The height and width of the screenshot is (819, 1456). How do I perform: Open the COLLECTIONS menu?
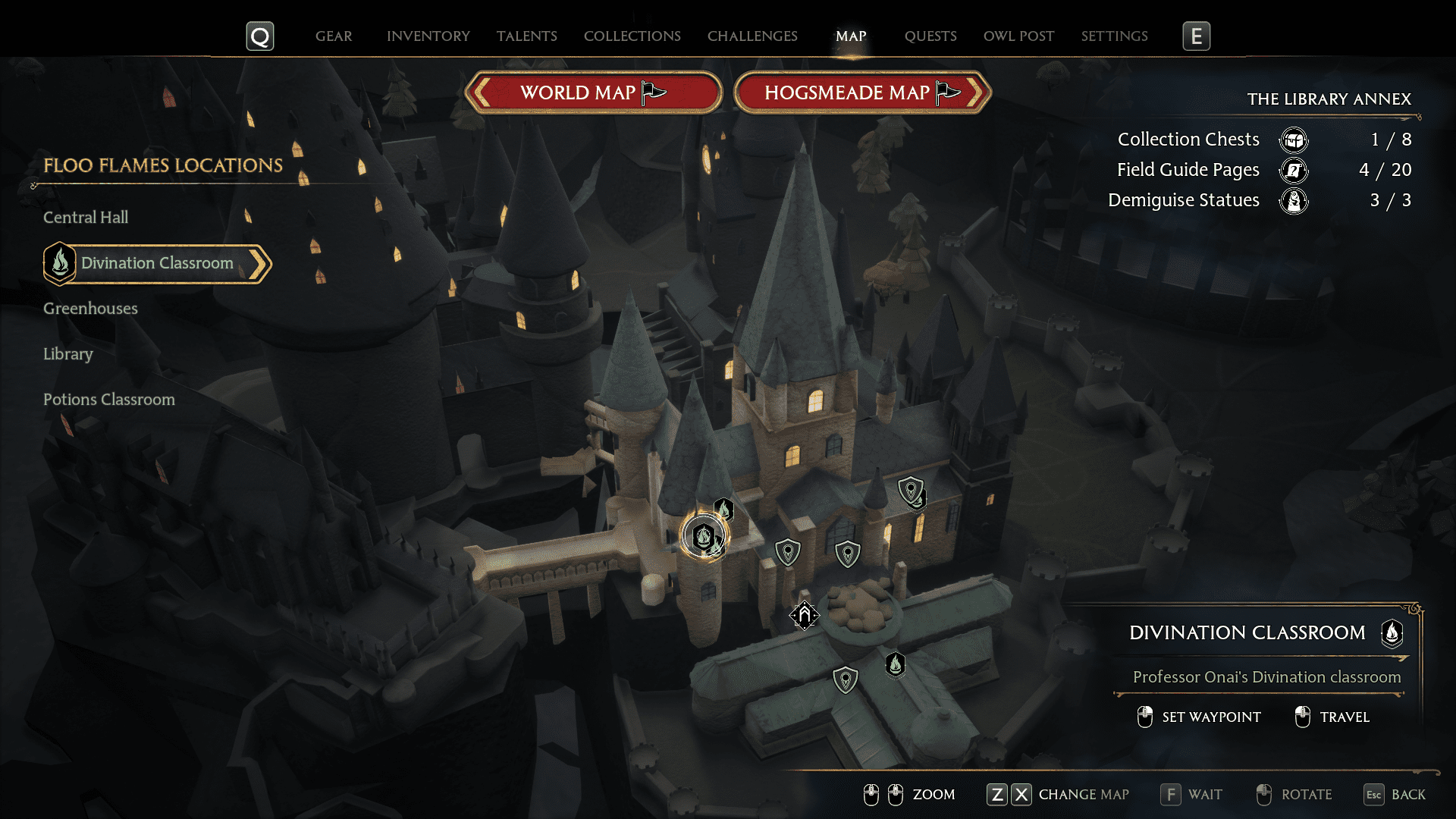point(632,36)
